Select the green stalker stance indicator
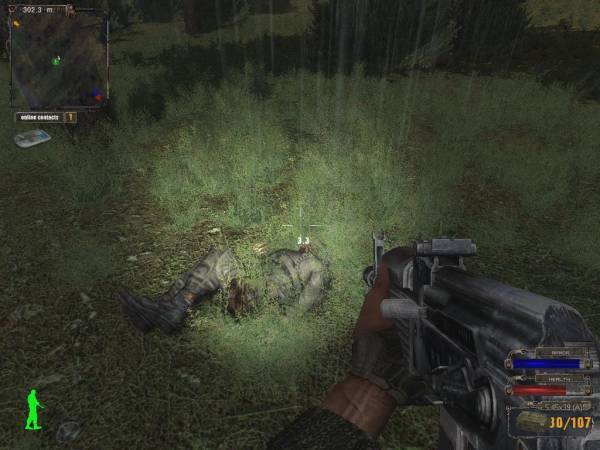Image resolution: width=600 pixels, height=450 pixels. 34,409
